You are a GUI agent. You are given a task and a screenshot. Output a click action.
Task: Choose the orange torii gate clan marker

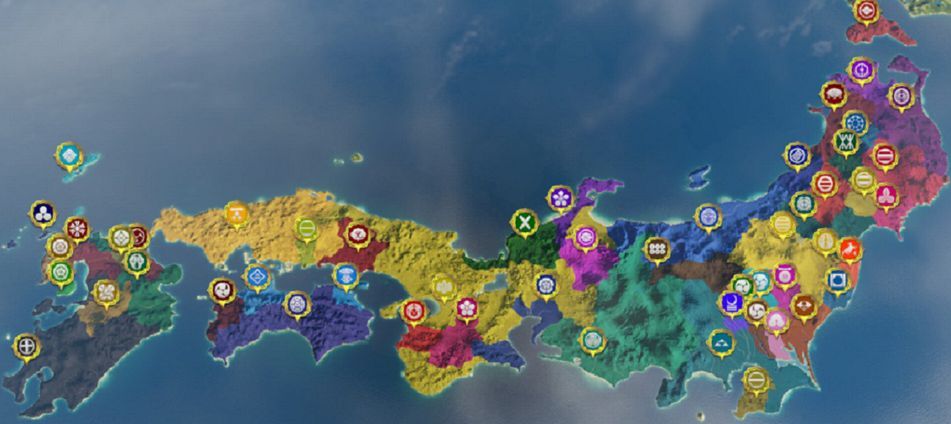click(237, 213)
